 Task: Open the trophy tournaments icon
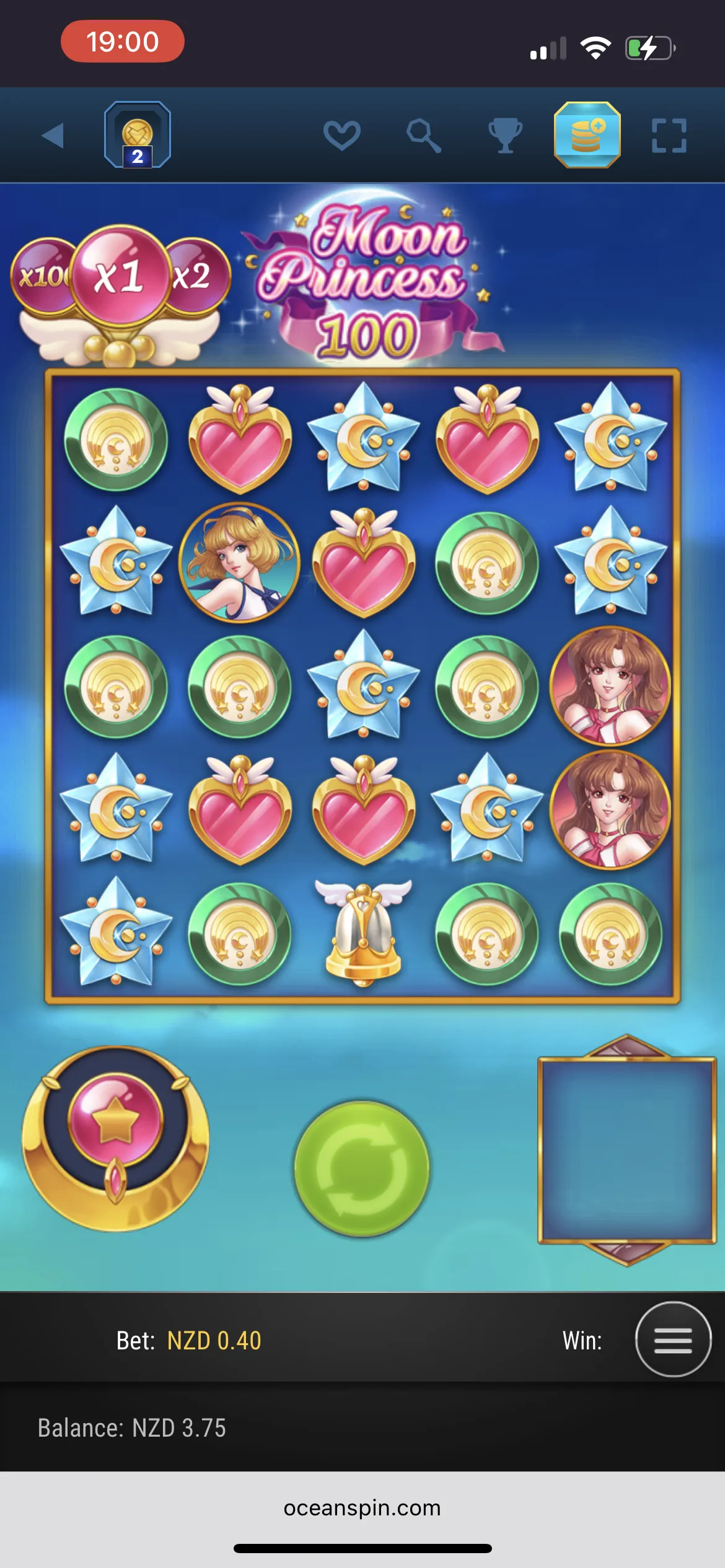[x=505, y=135]
